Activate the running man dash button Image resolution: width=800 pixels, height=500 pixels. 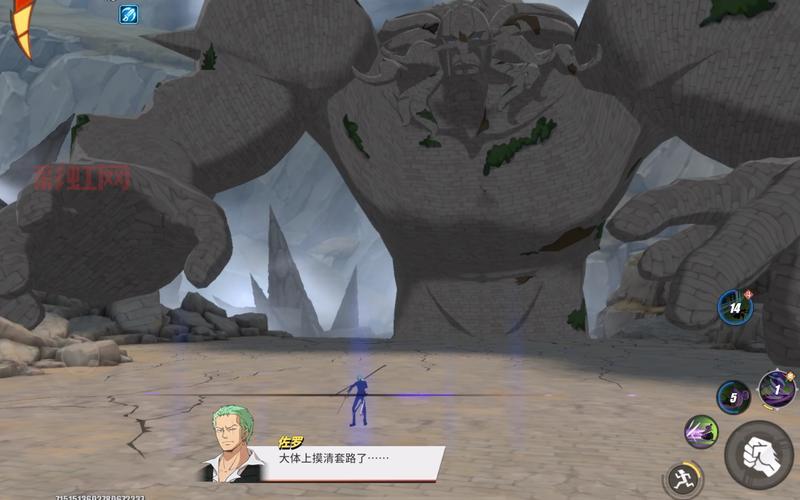pos(683,478)
